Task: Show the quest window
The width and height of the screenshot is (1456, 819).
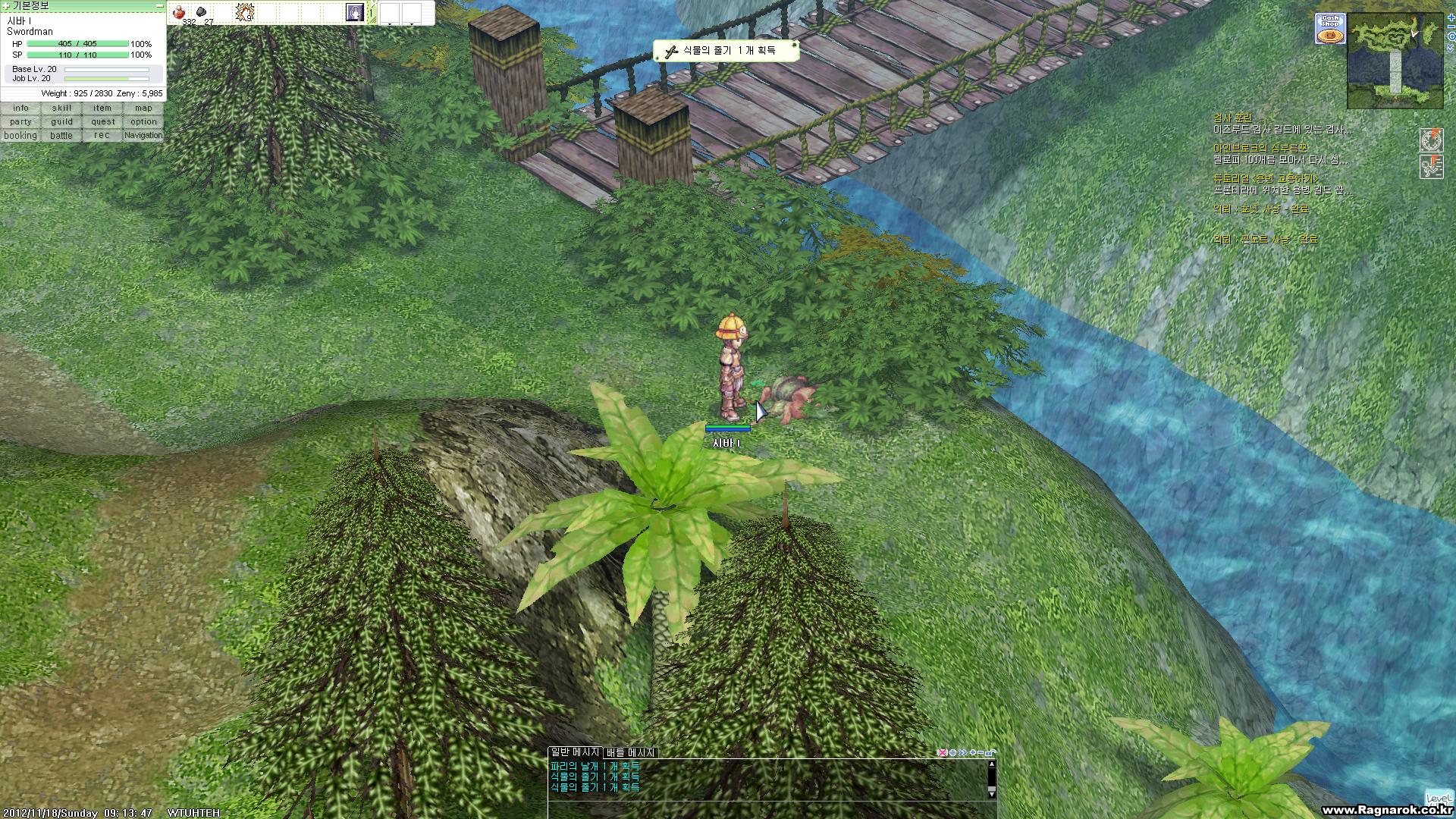Action: pyautogui.click(x=102, y=122)
